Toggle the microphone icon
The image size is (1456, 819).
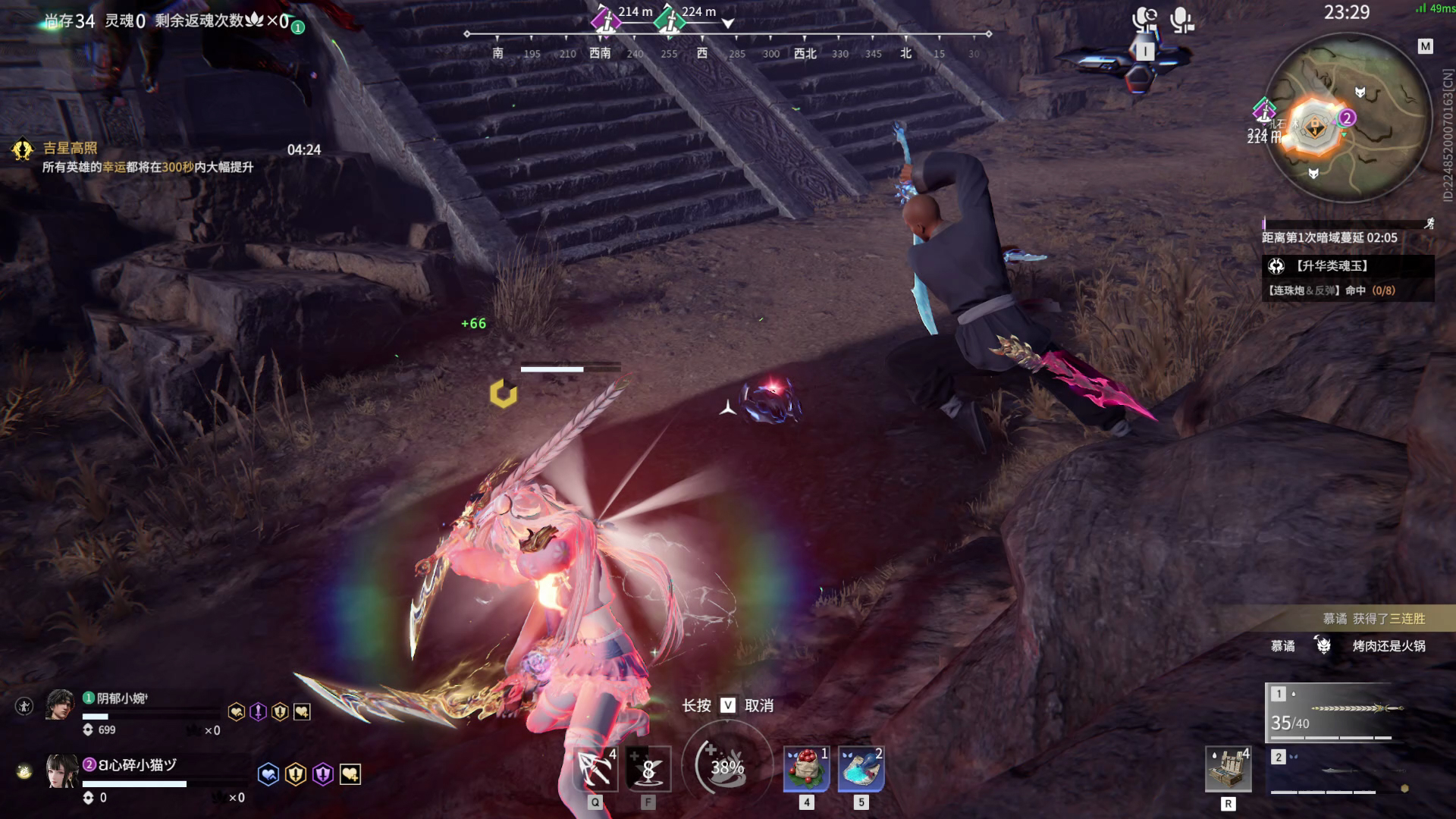click(1181, 20)
